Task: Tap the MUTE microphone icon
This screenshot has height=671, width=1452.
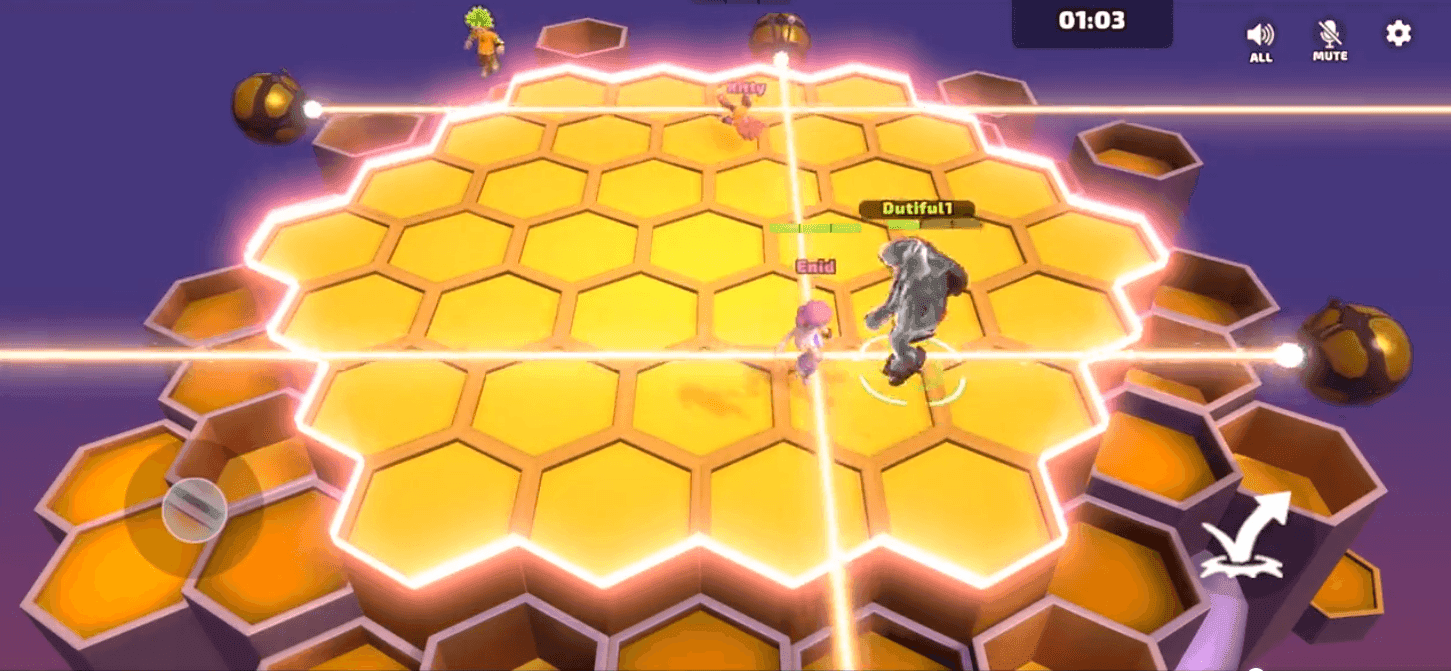Action: (1330, 38)
